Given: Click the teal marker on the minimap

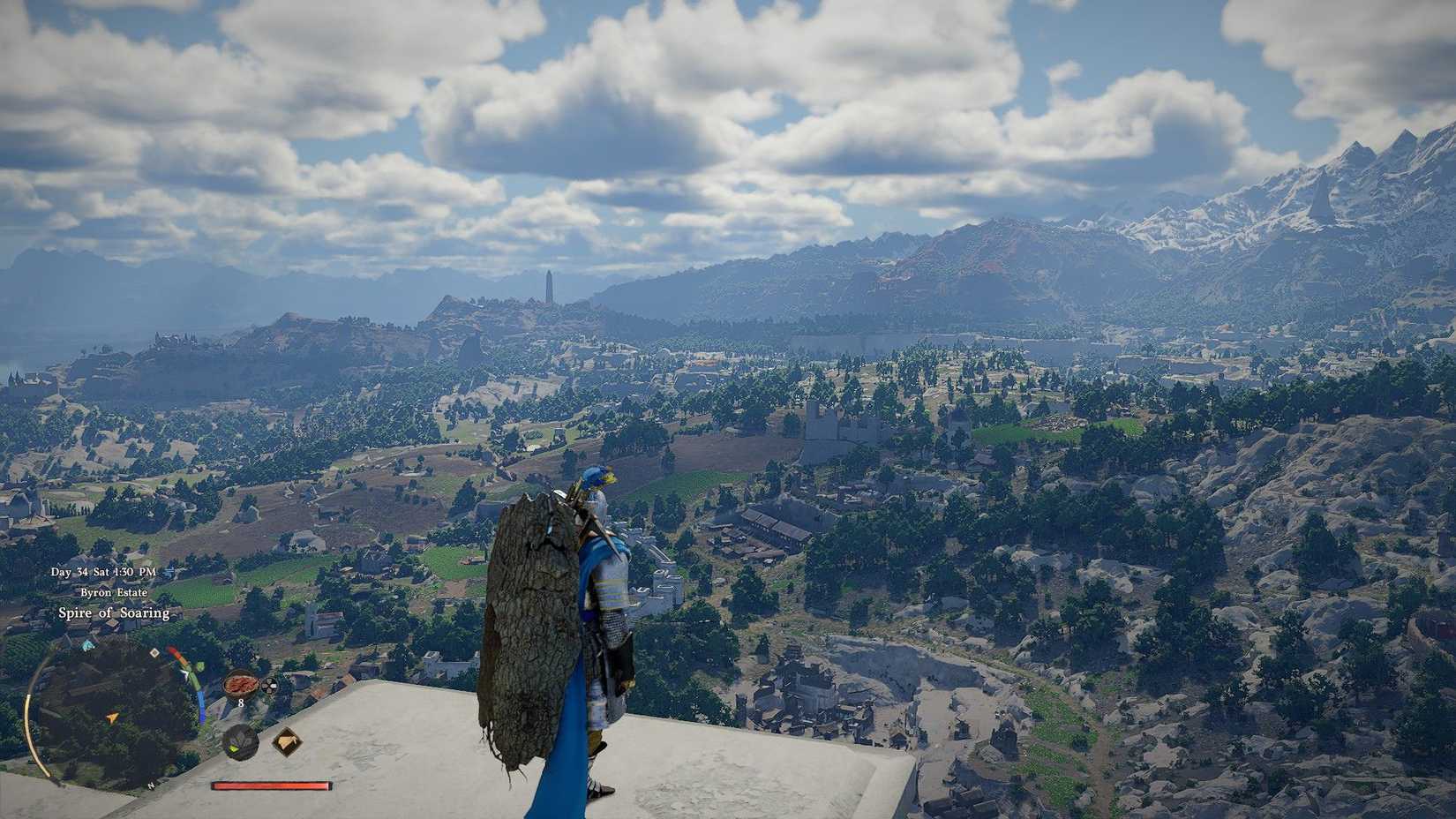Looking at the screenshot, I should coord(86,643).
